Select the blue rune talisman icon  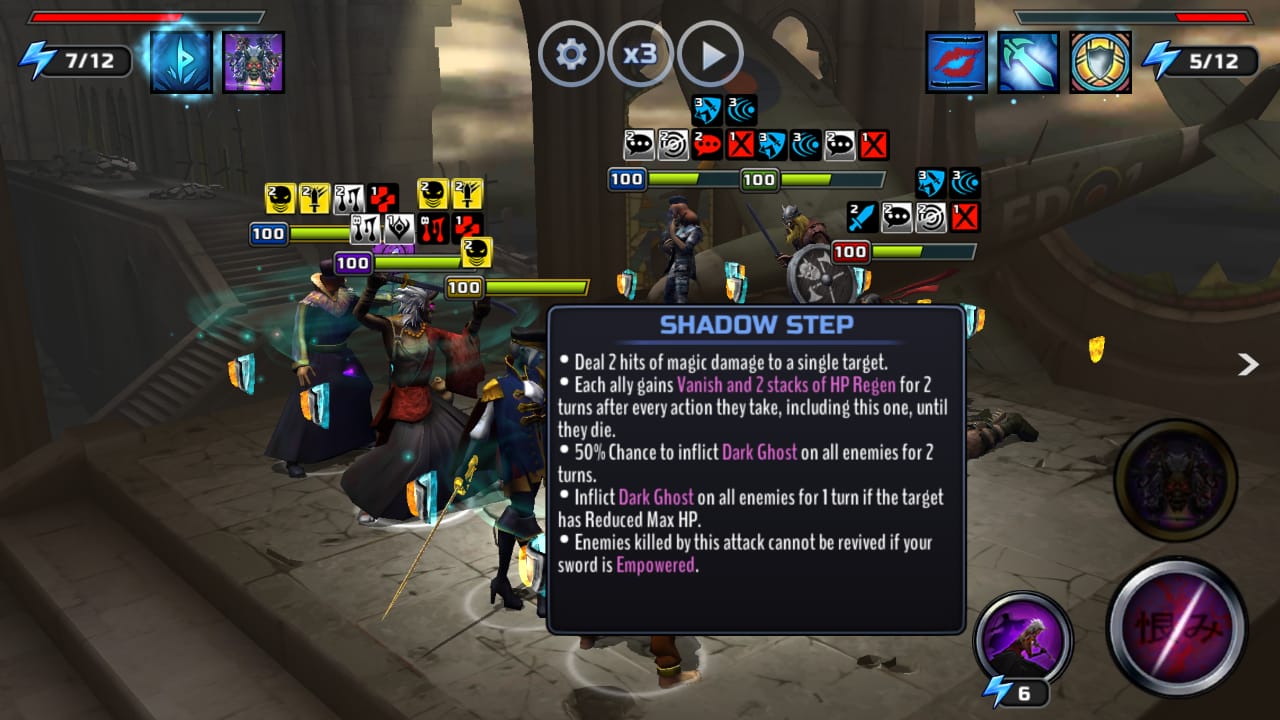181,62
